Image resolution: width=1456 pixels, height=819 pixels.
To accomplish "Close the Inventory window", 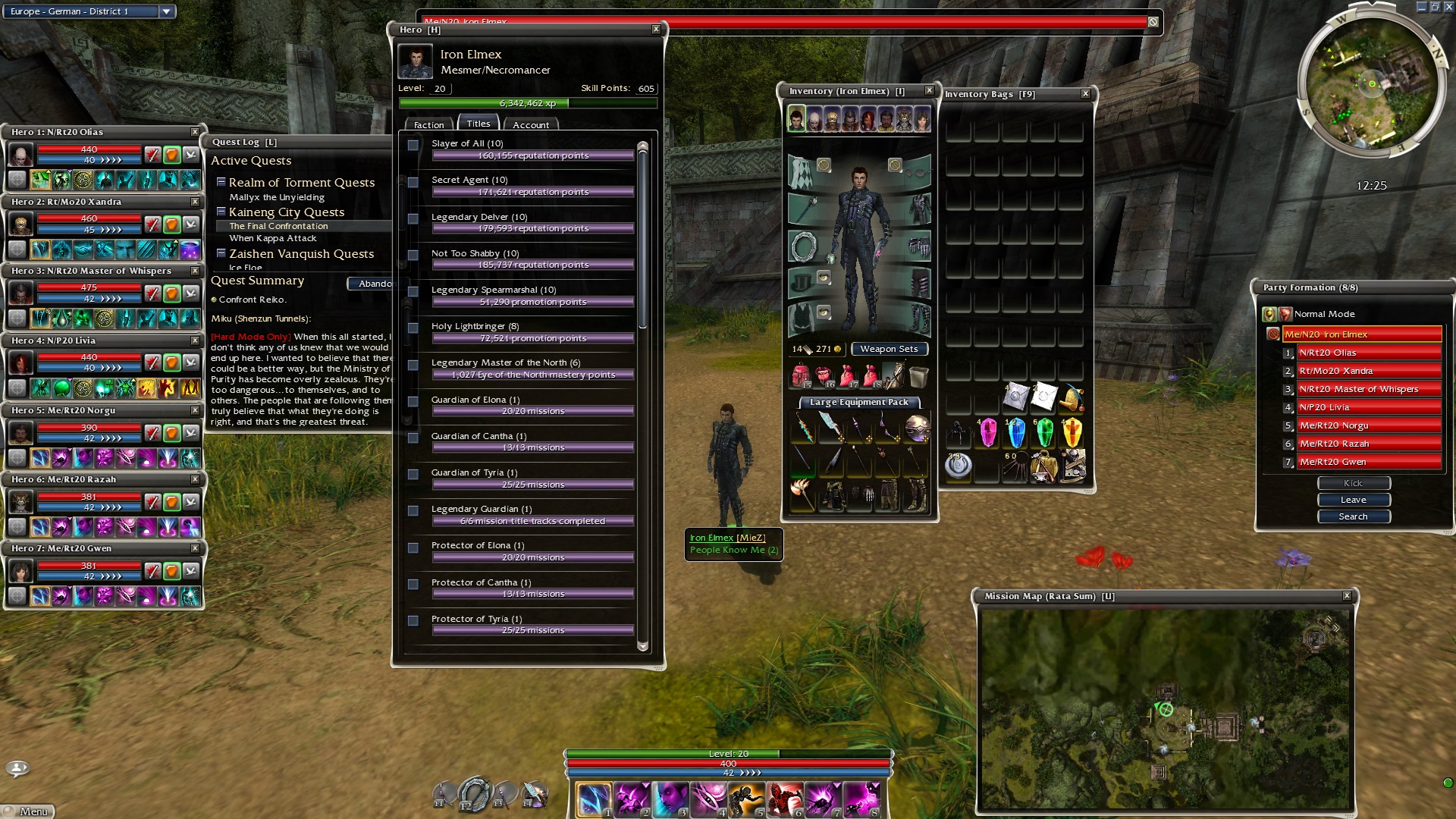I will coord(929,91).
